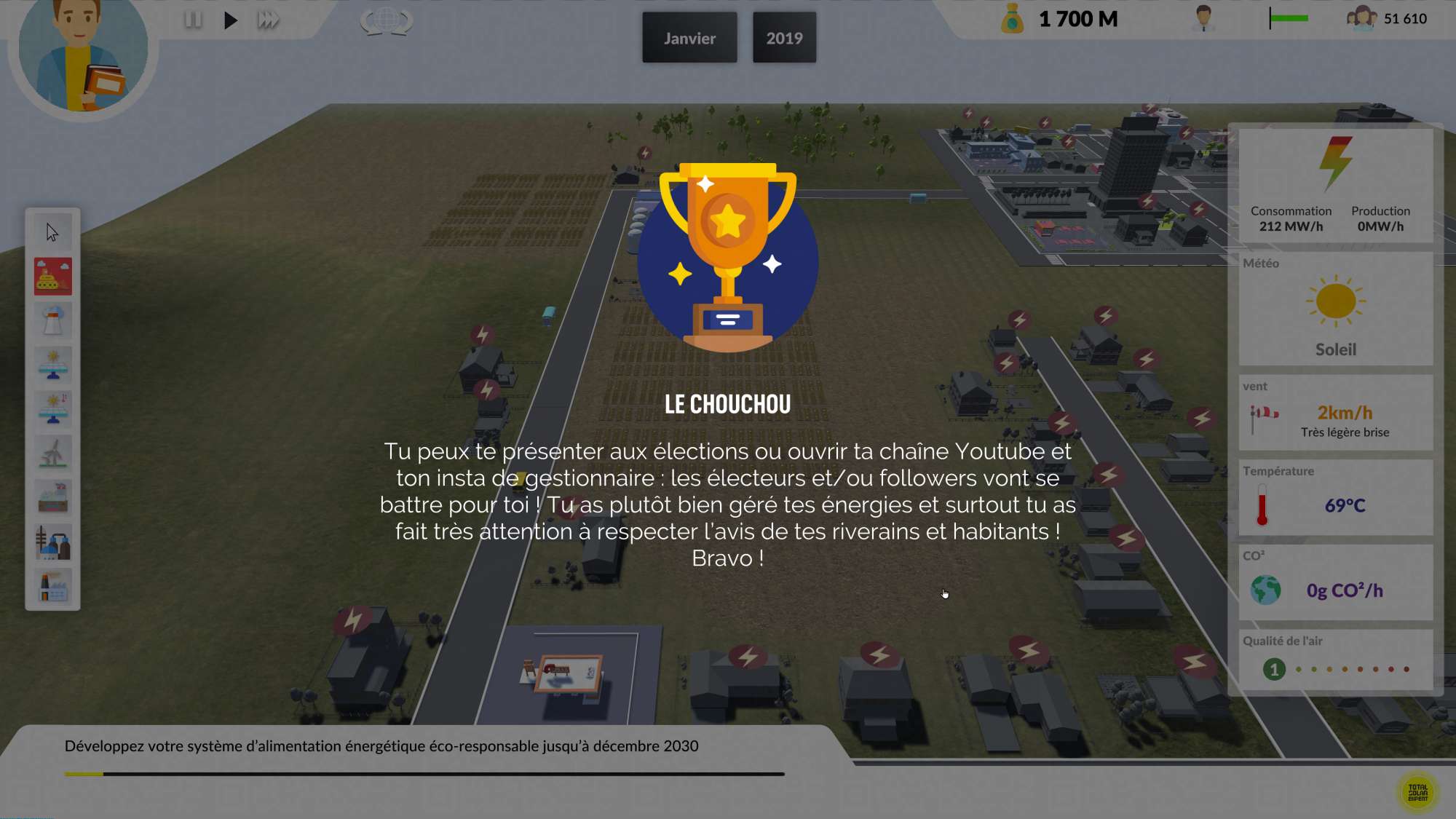Image resolution: width=1456 pixels, height=819 pixels.
Task: Open the advisor portrait holding books
Action: coord(83,55)
